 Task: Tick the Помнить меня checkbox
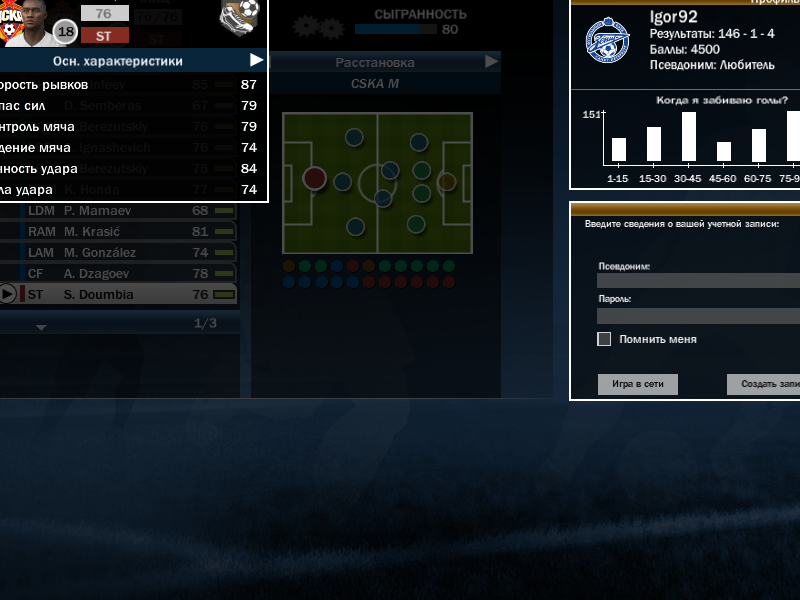(604, 339)
